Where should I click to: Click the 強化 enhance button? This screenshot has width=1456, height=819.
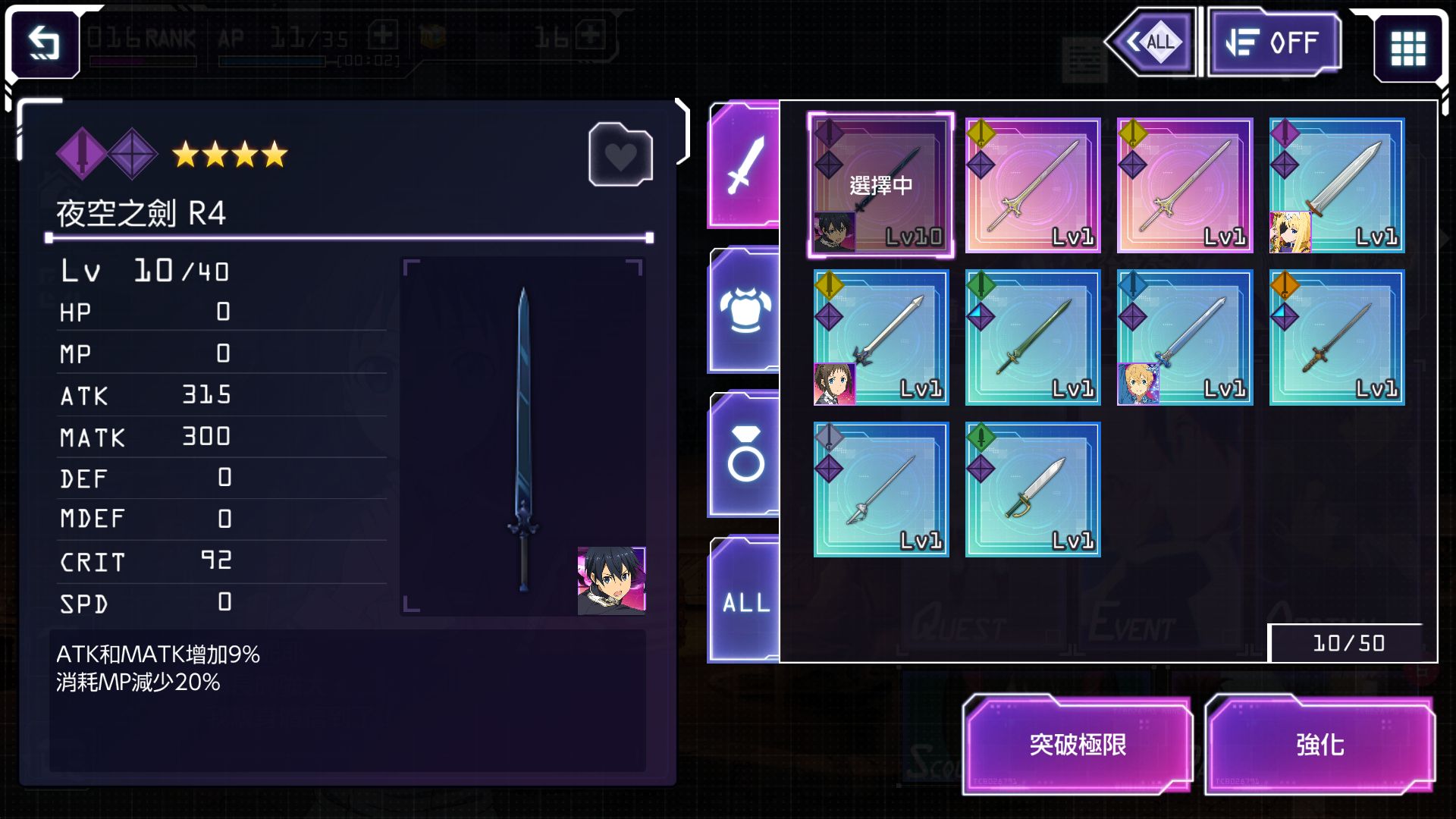(1319, 745)
